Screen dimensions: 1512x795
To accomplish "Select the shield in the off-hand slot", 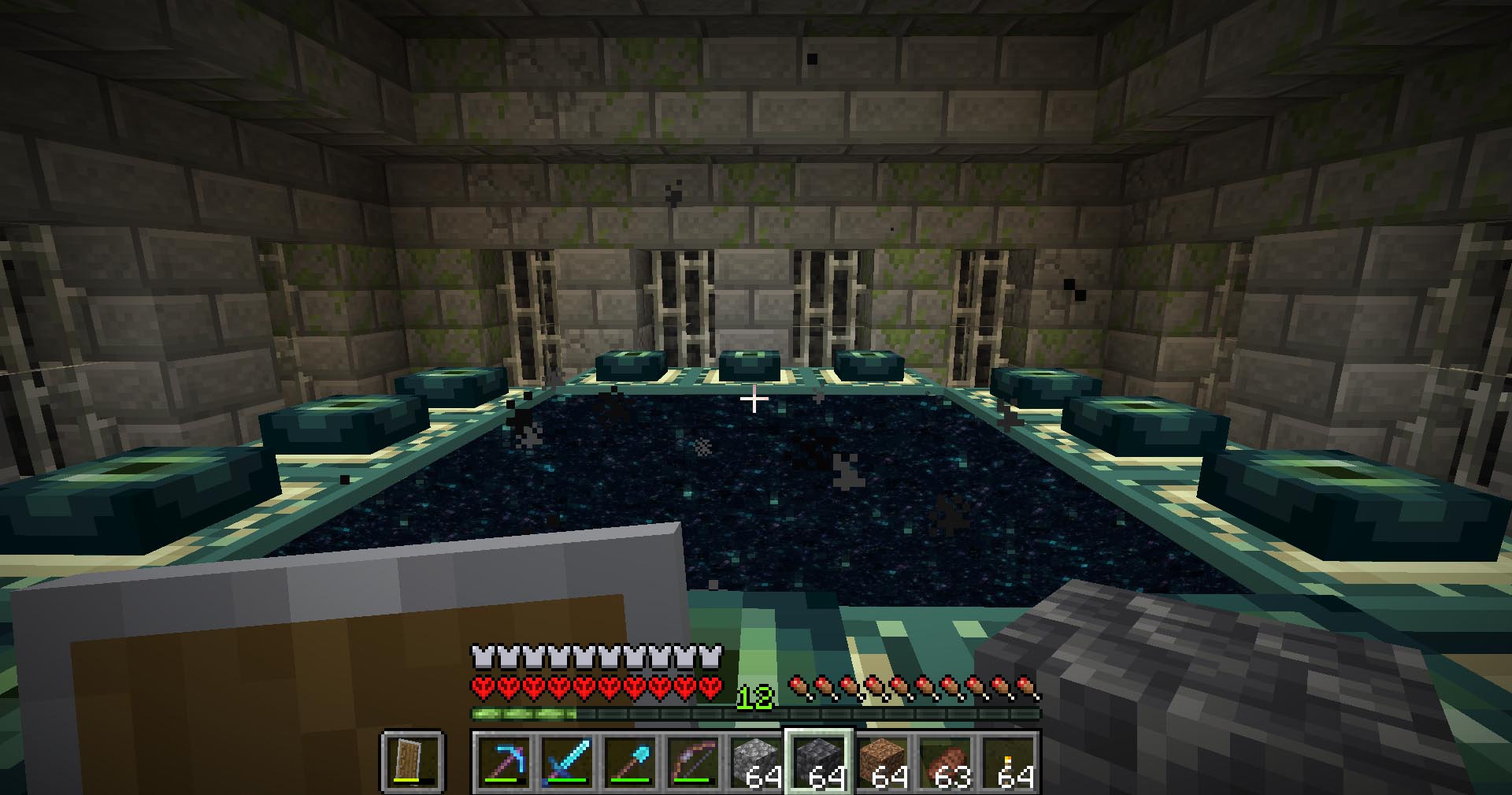I will click(x=413, y=761).
